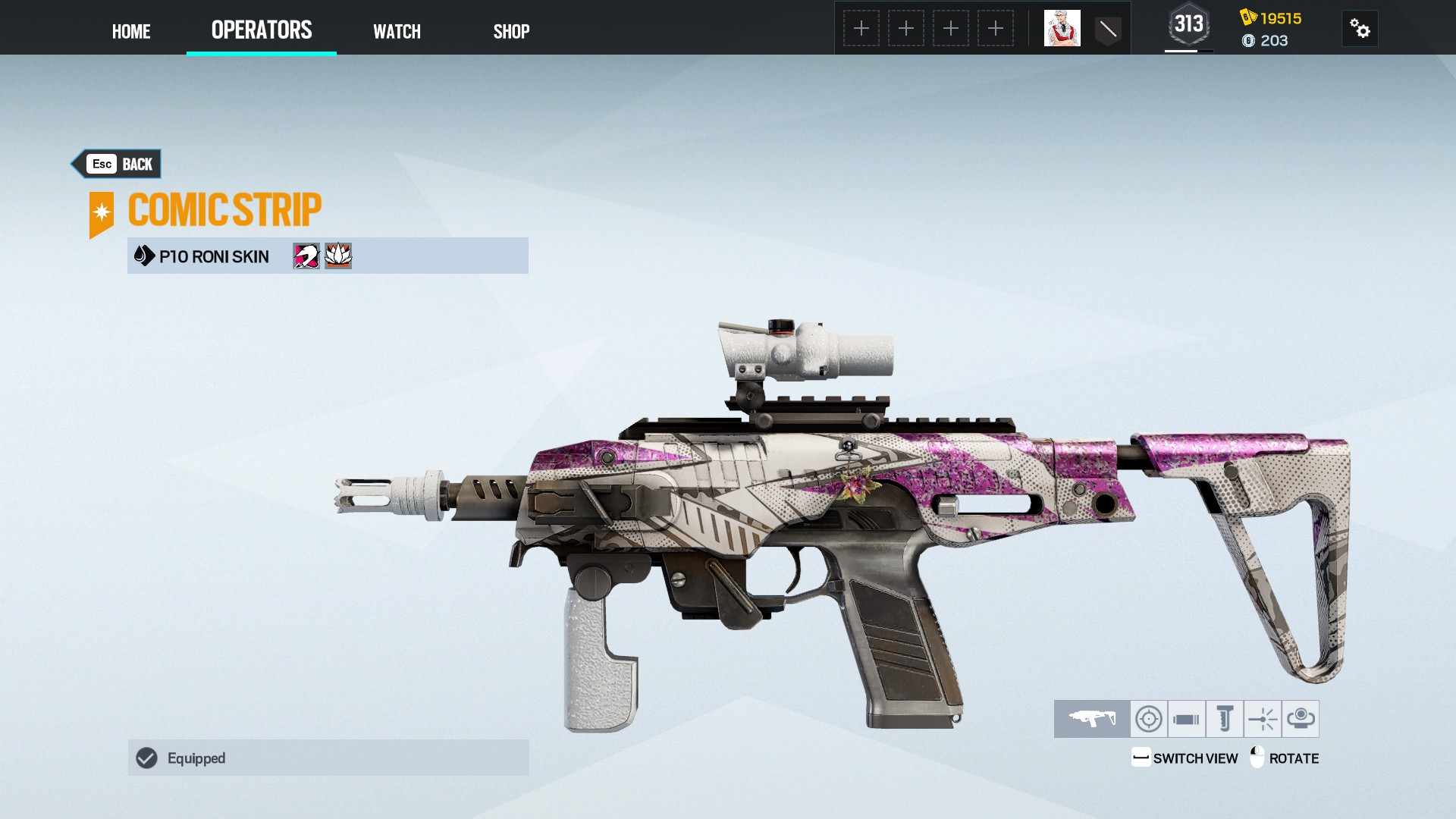This screenshot has width=1456, height=819.
Task: Click the Equipped status button
Action: pos(328,758)
